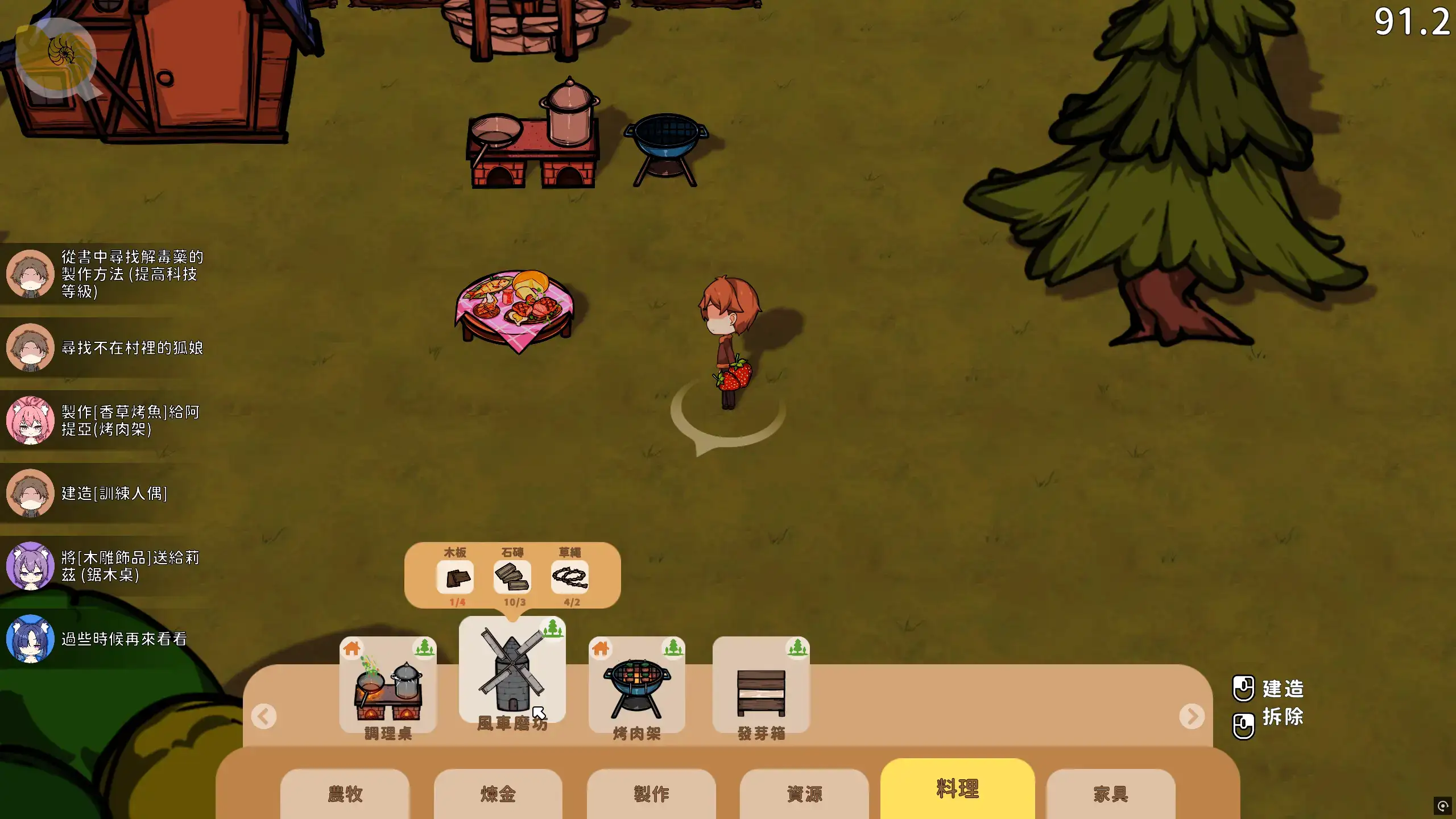The height and width of the screenshot is (819, 1456).
Task: Click the 草繩 straw rope material icon
Action: [x=570, y=577]
